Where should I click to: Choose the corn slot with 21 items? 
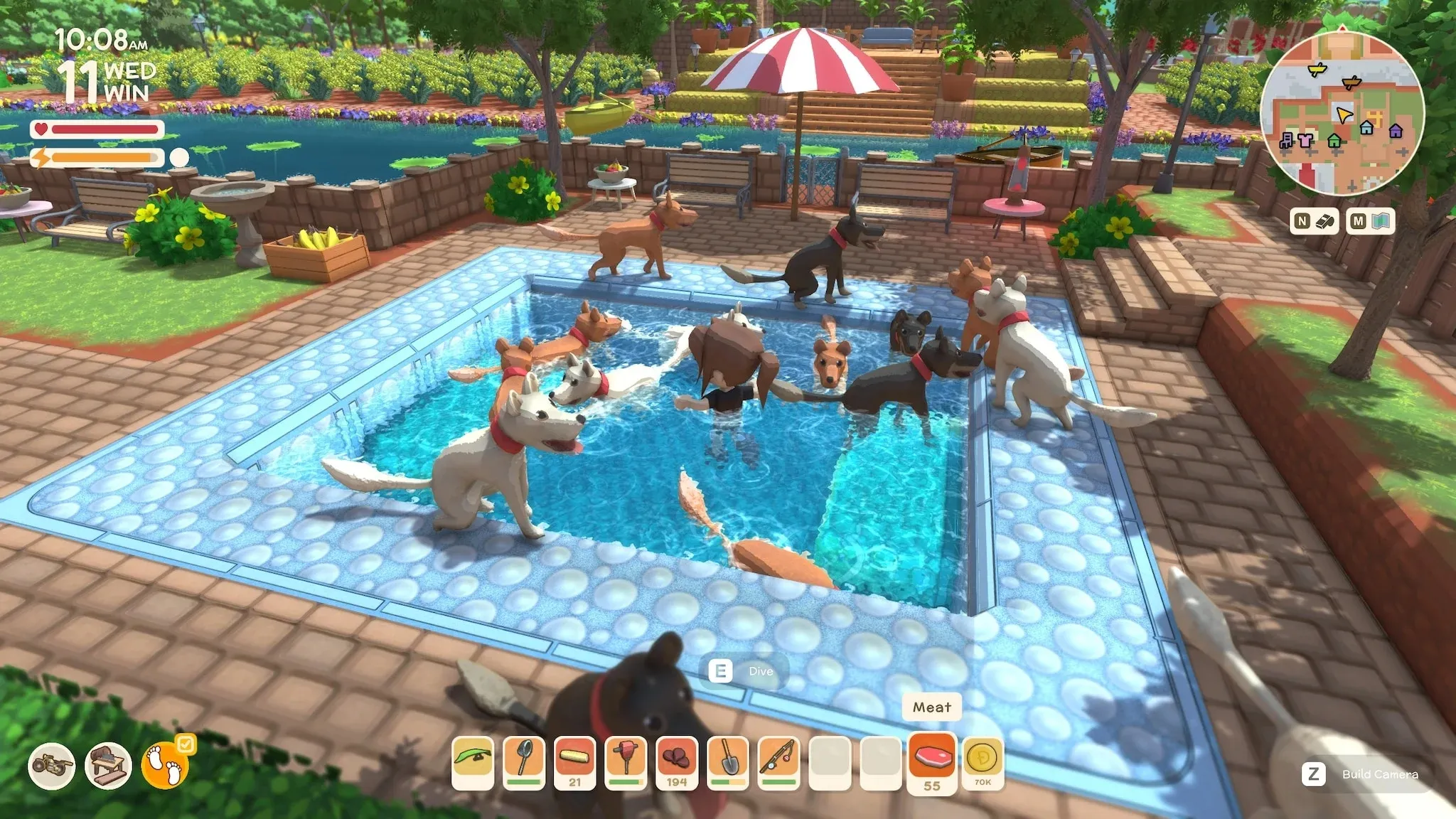[575, 761]
